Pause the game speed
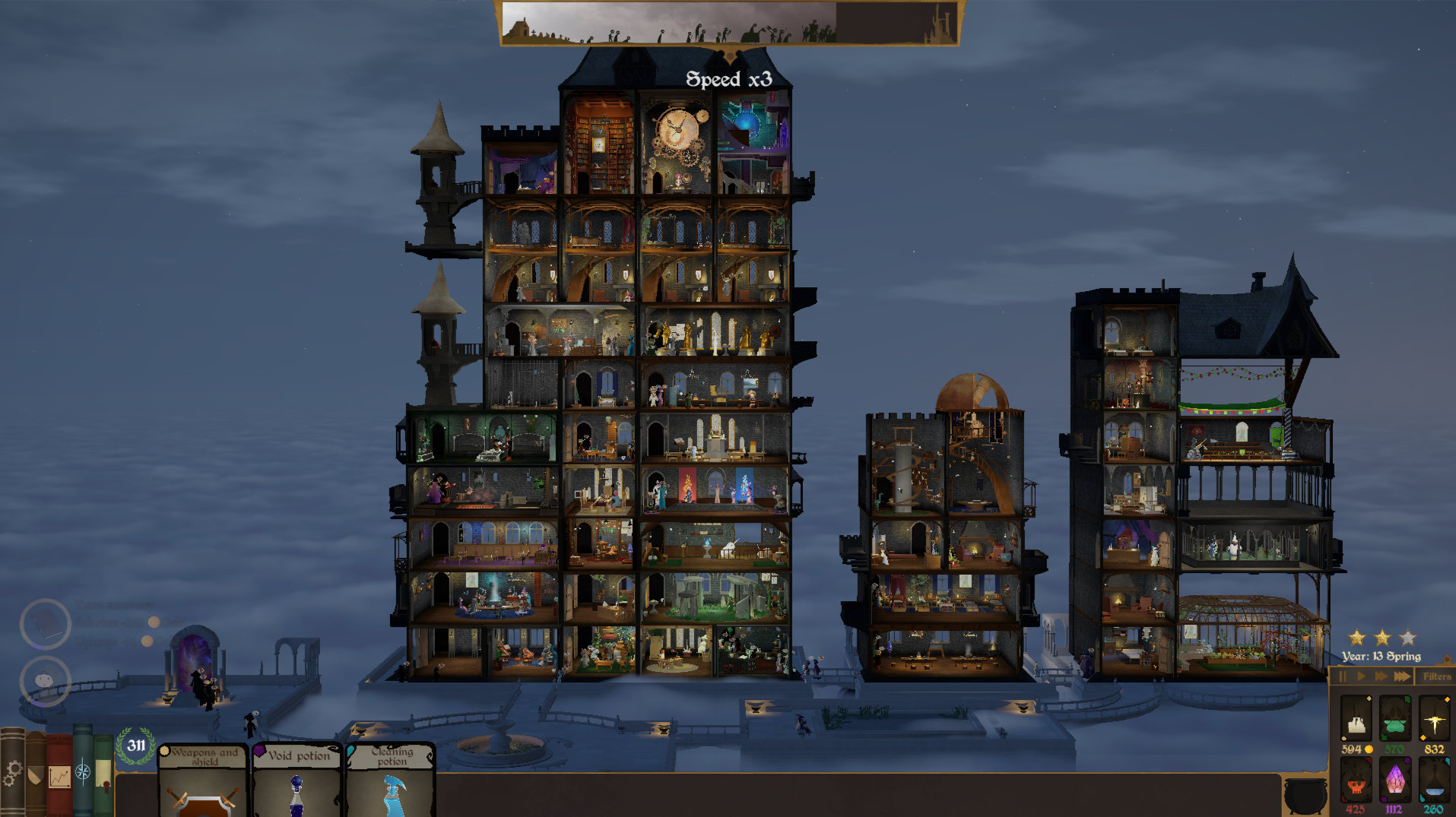The height and width of the screenshot is (817, 1456). click(1343, 676)
